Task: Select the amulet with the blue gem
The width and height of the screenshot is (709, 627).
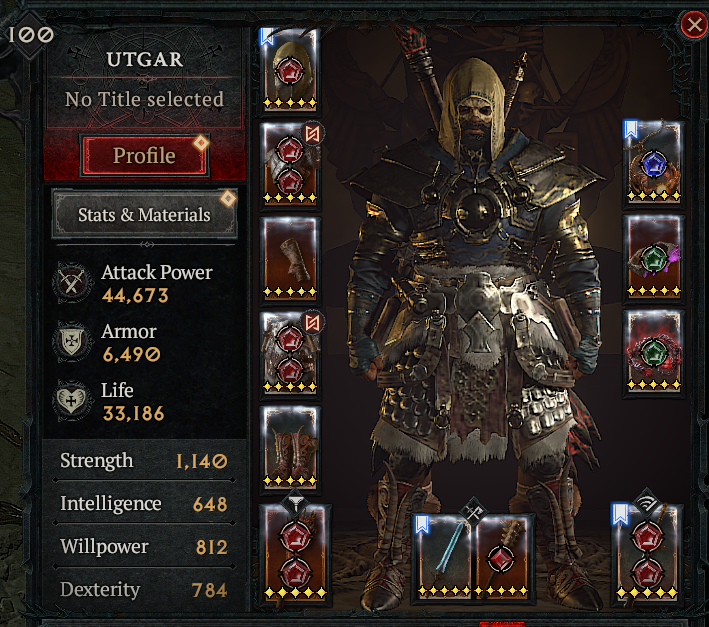Action: point(653,164)
